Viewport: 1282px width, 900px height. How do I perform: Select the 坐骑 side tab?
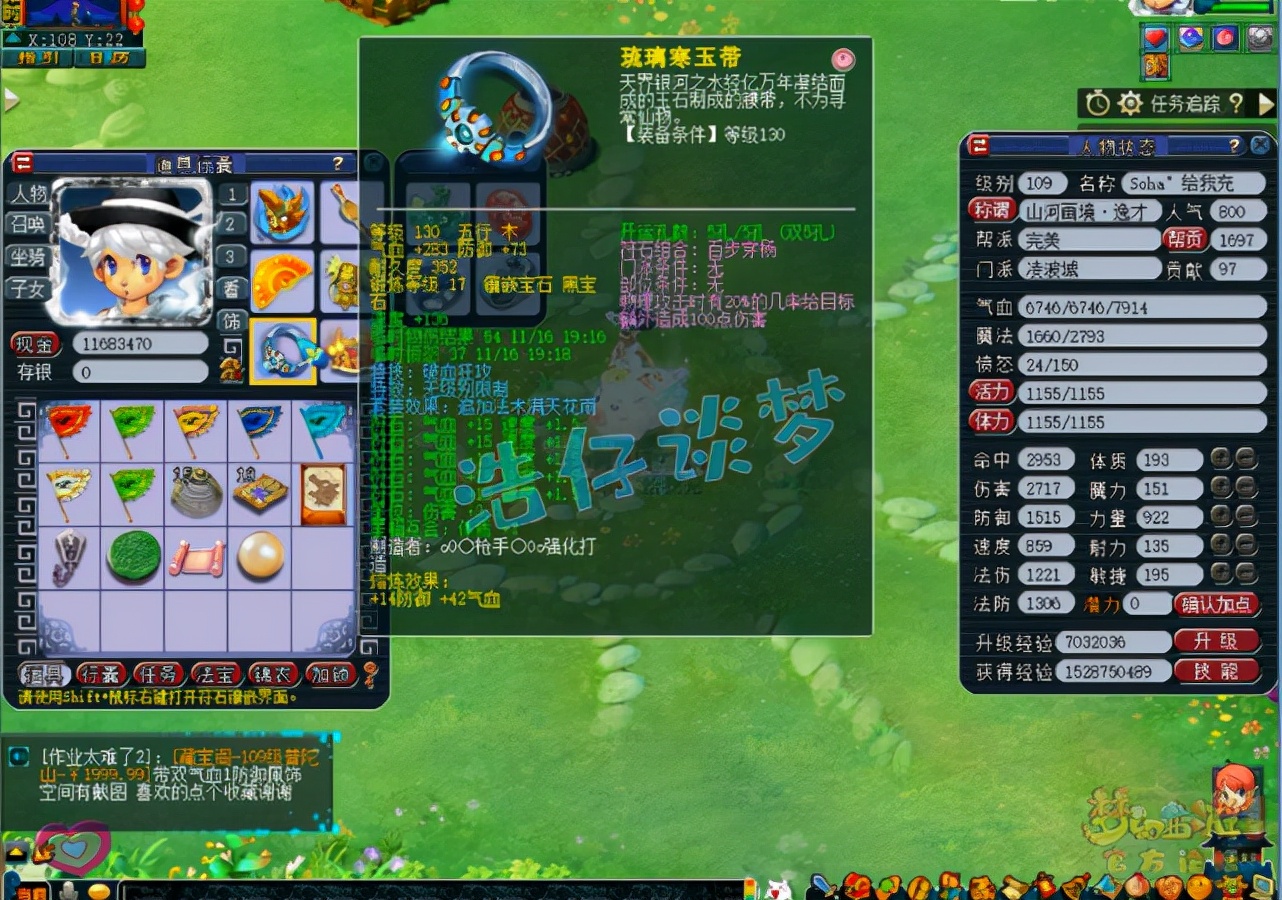(30, 257)
